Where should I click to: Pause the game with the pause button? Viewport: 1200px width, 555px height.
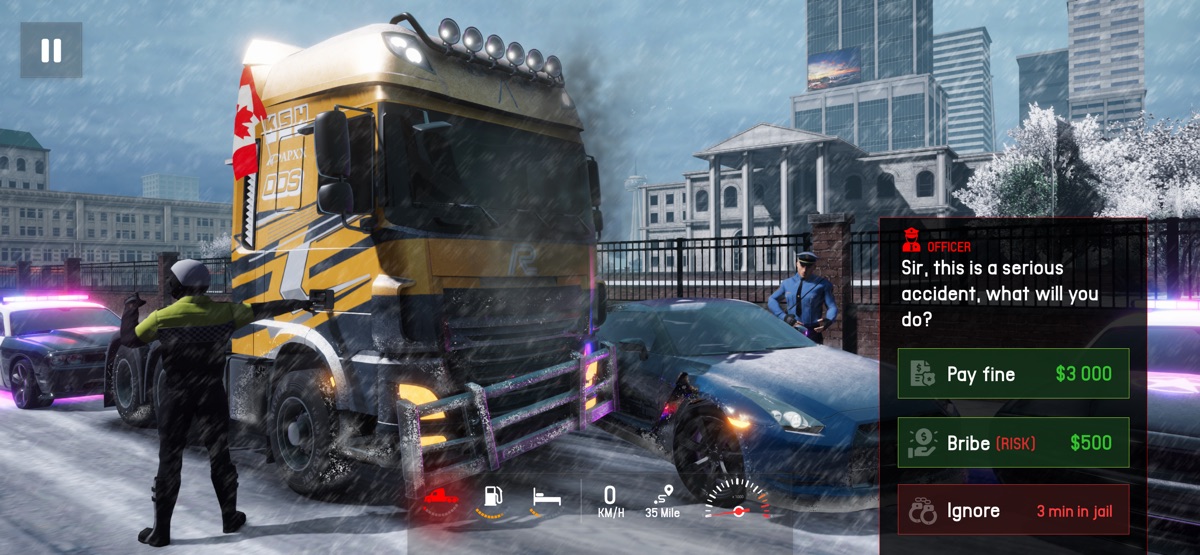coord(51,50)
